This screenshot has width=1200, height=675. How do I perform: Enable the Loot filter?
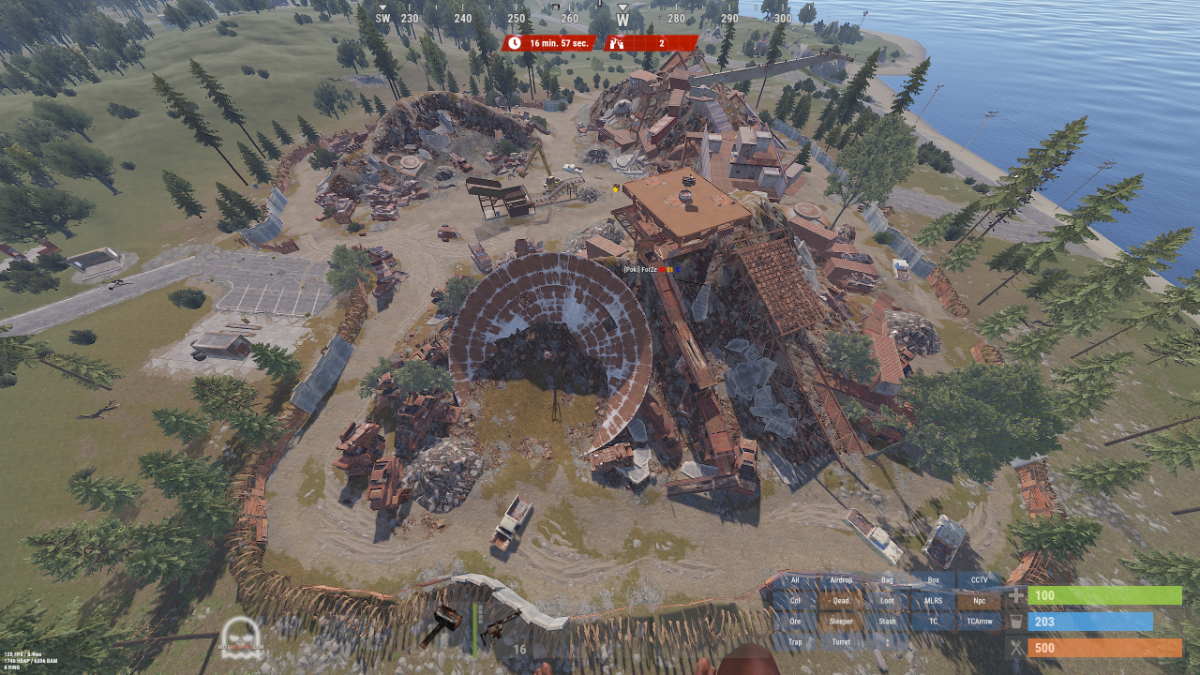point(886,601)
